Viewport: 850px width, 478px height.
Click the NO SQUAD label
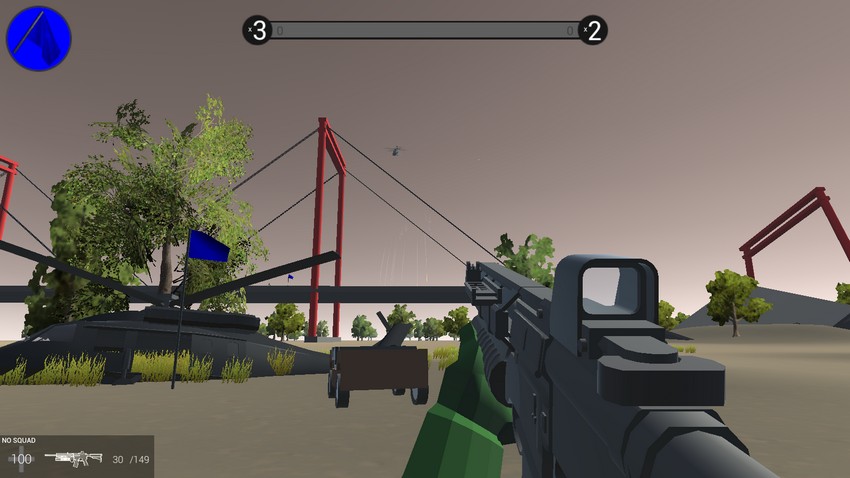(x=19, y=441)
